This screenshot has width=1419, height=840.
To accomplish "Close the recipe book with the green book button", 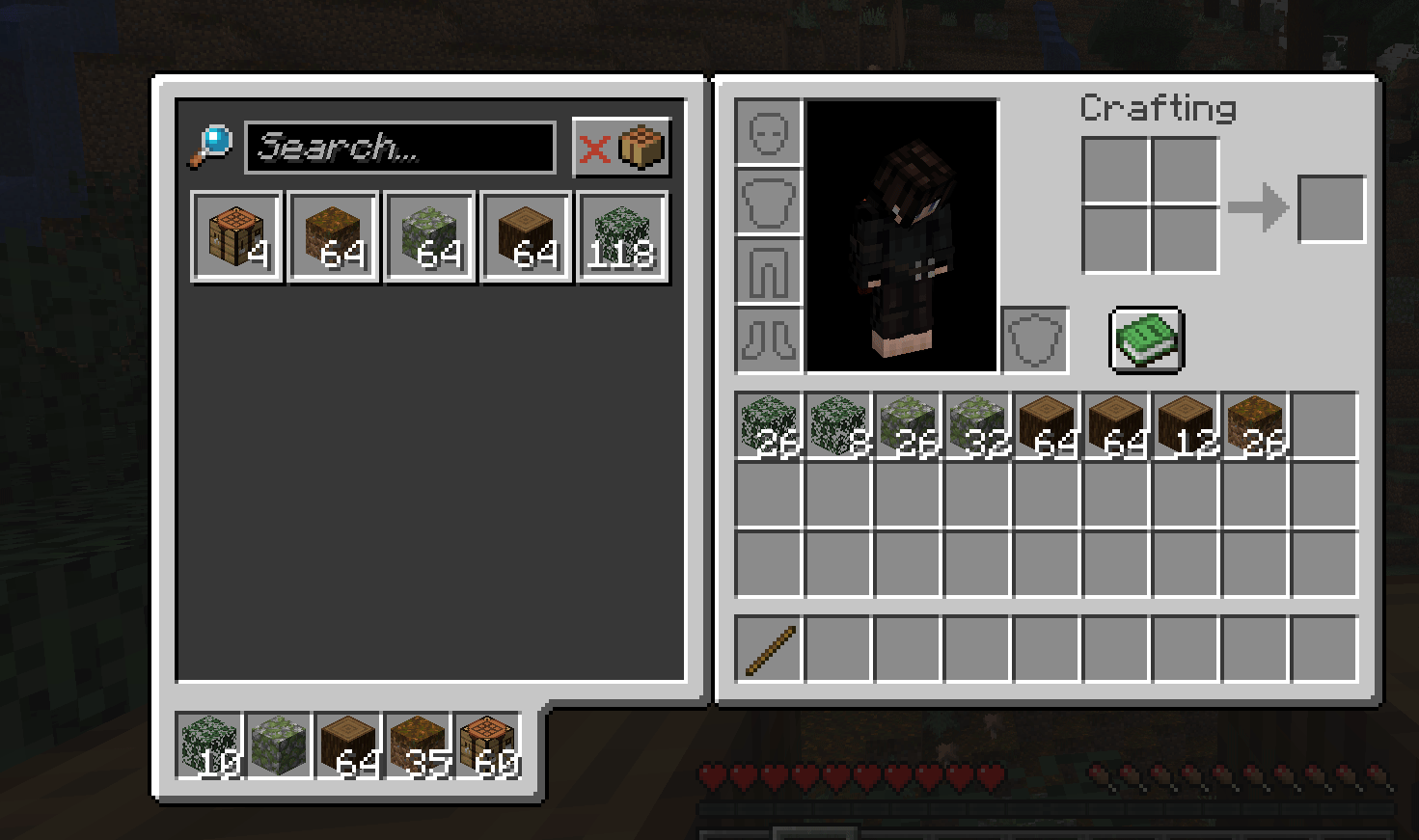I will pyautogui.click(x=1147, y=339).
